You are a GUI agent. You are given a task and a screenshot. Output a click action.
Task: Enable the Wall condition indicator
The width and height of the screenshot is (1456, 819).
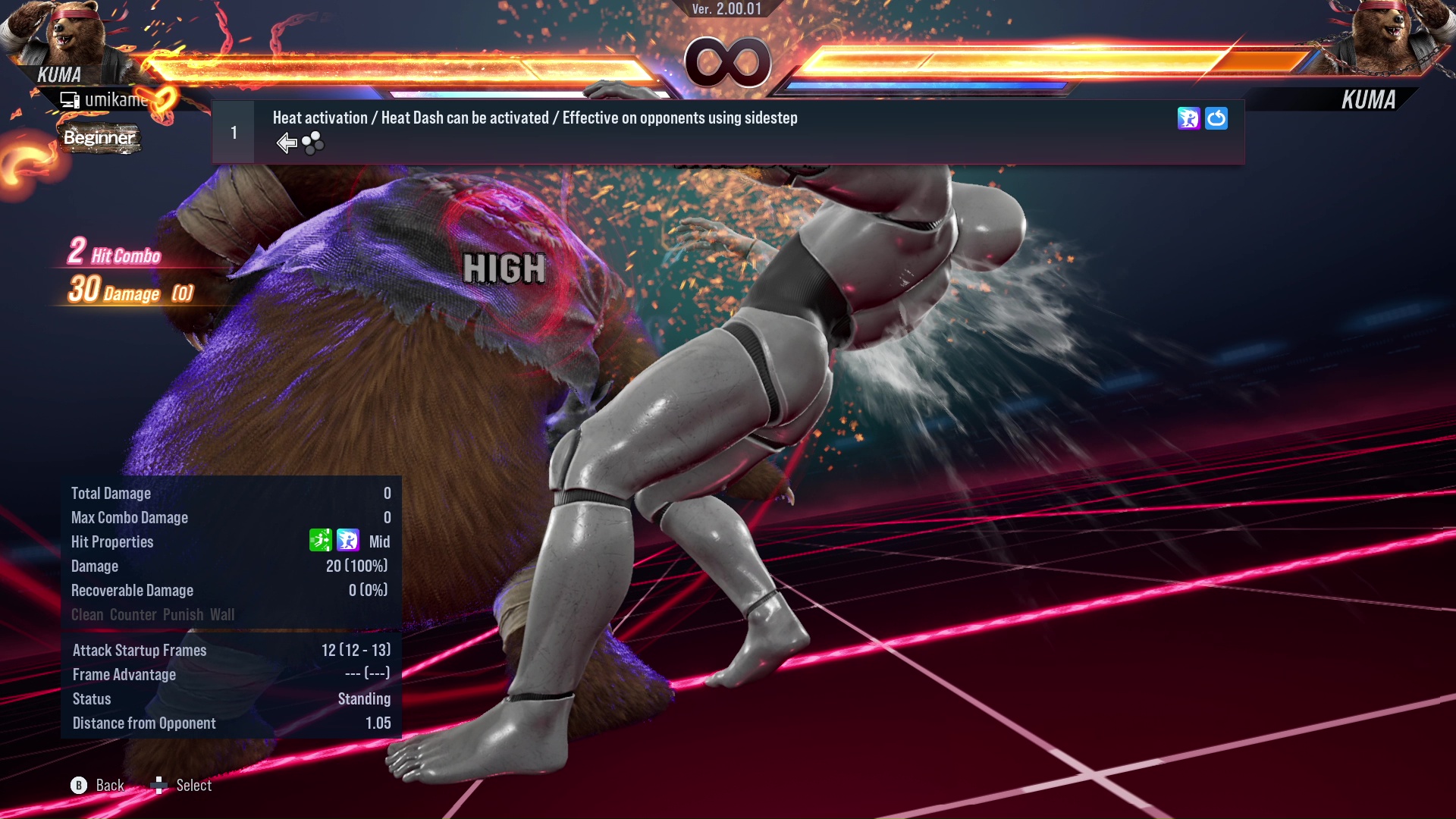coord(224,614)
